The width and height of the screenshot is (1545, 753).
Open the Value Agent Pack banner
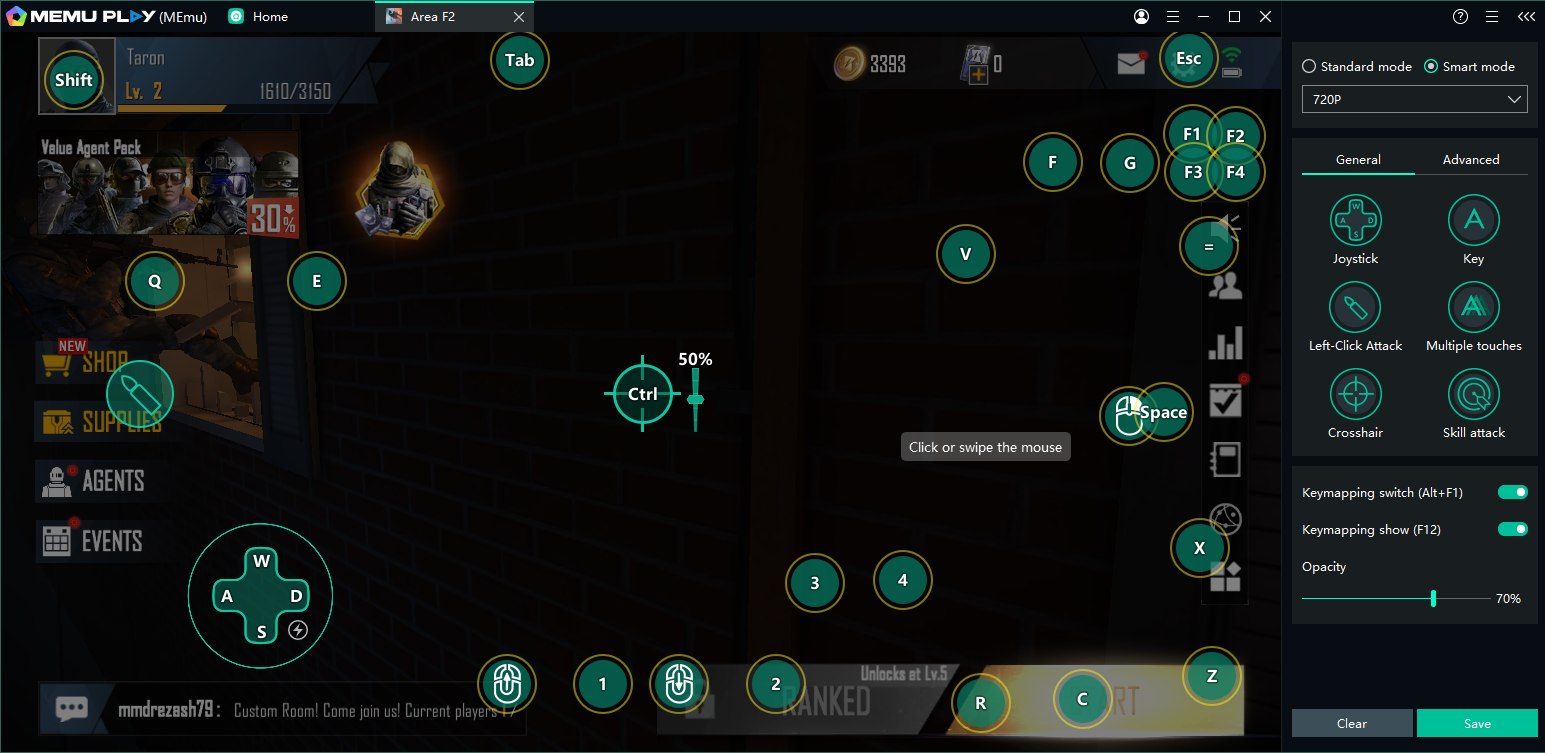click(x=168, y=185)
